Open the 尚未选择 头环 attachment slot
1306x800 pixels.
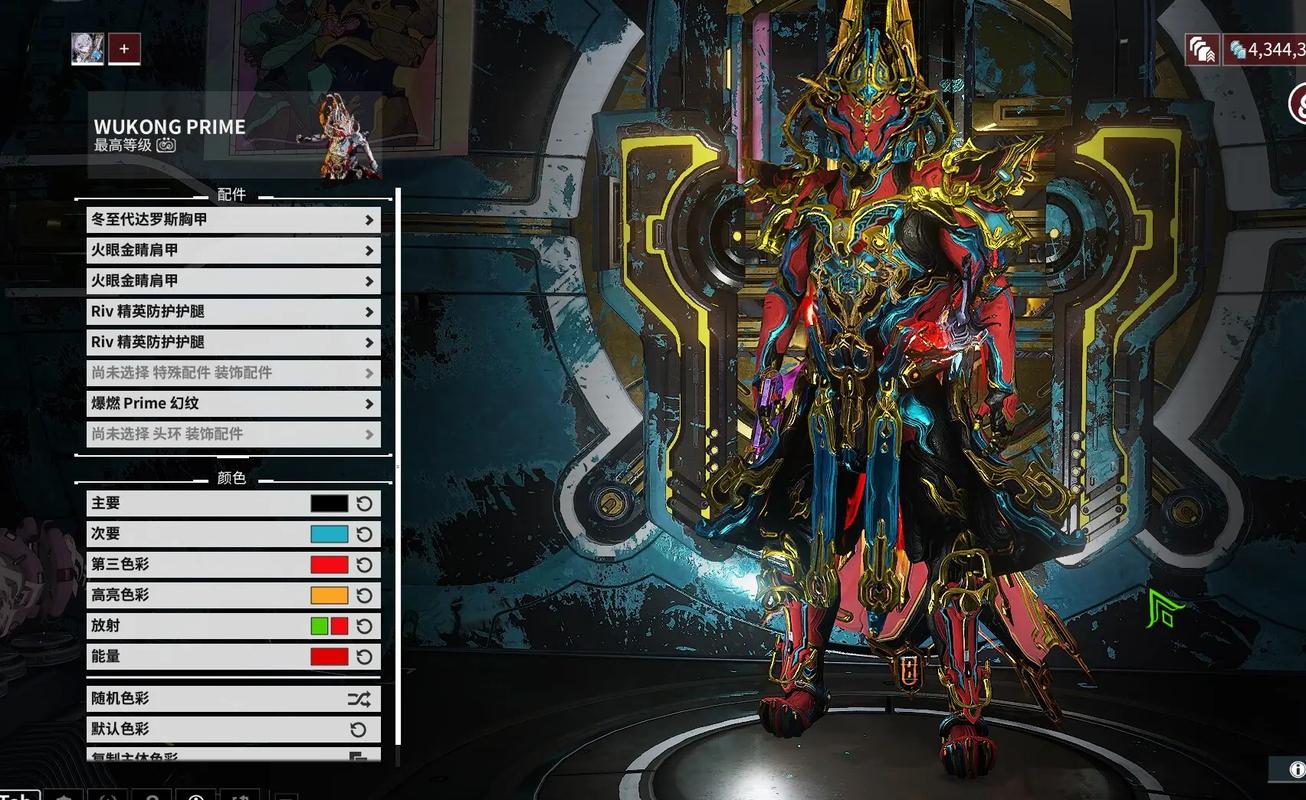[232, 434]
